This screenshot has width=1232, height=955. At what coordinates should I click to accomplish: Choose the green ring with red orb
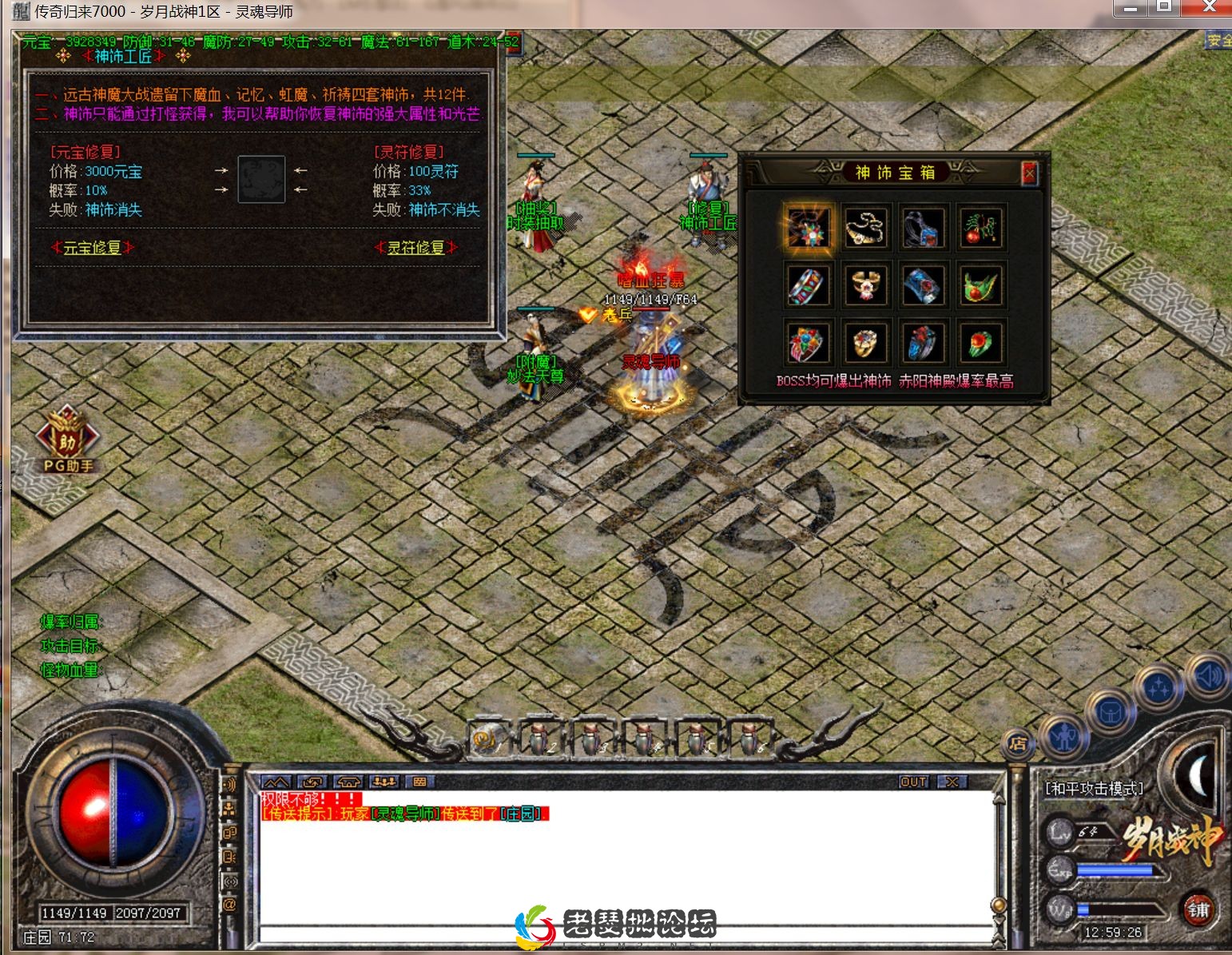coord(981,344)
